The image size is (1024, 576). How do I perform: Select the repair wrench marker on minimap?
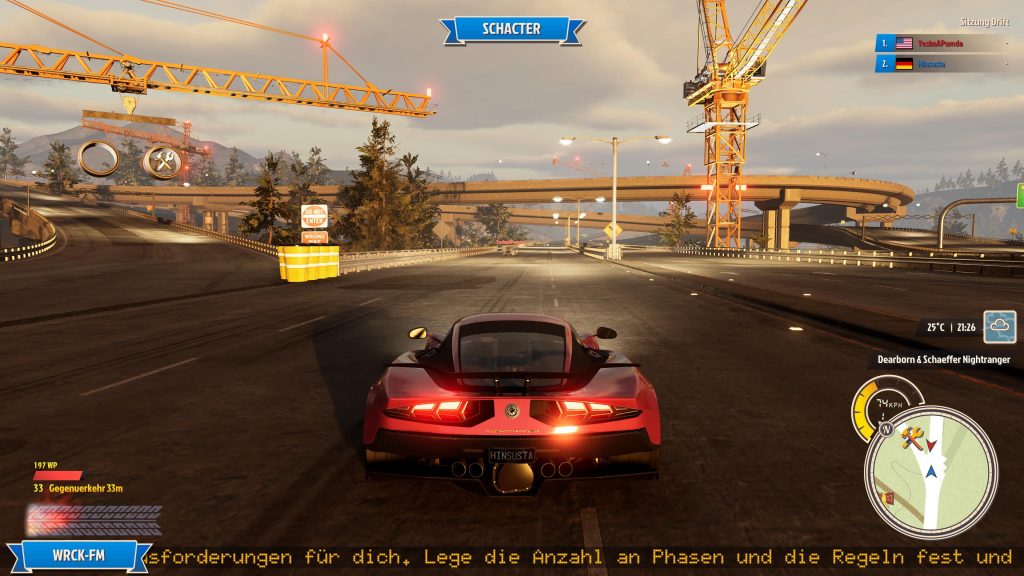pos(911,437)
